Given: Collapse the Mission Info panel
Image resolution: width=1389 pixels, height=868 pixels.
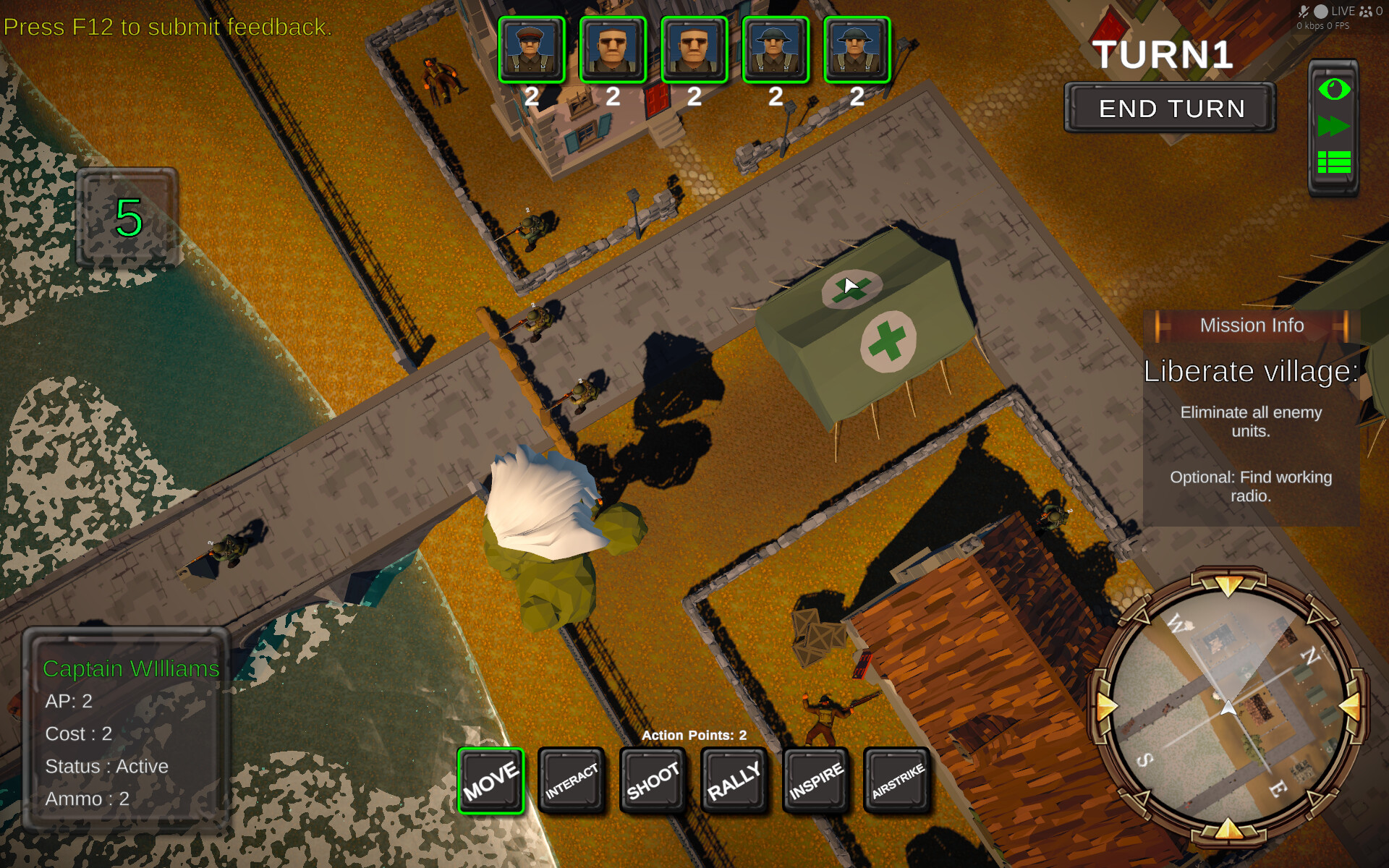Looking at the screenshot, I should (1252, 325).
